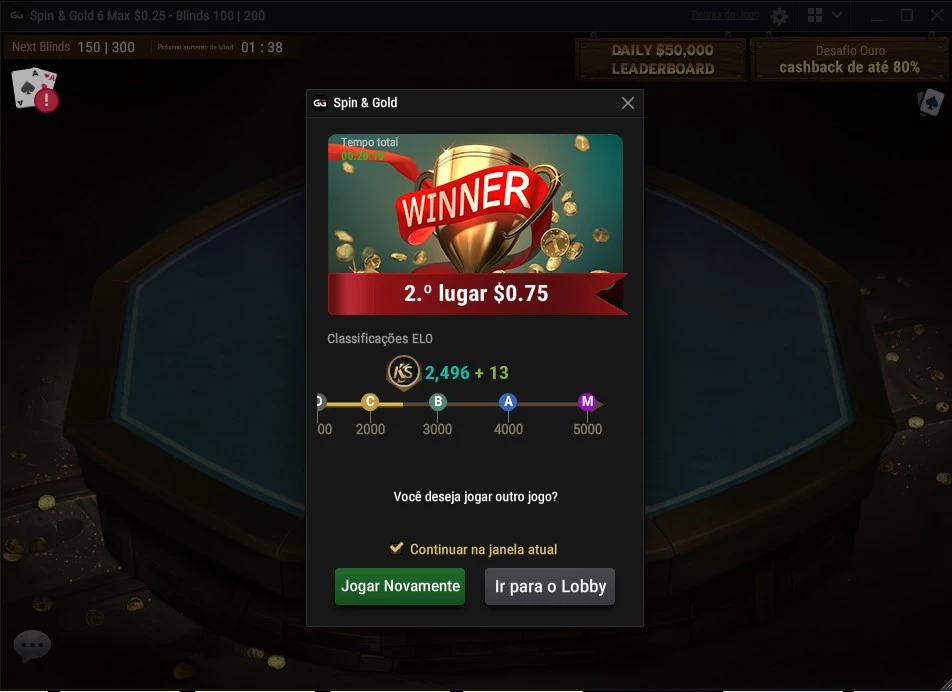Open the Daily $50,000 Leaderboard banner
952x692 pixels.
pyautogui.click(x=662, y=59)
